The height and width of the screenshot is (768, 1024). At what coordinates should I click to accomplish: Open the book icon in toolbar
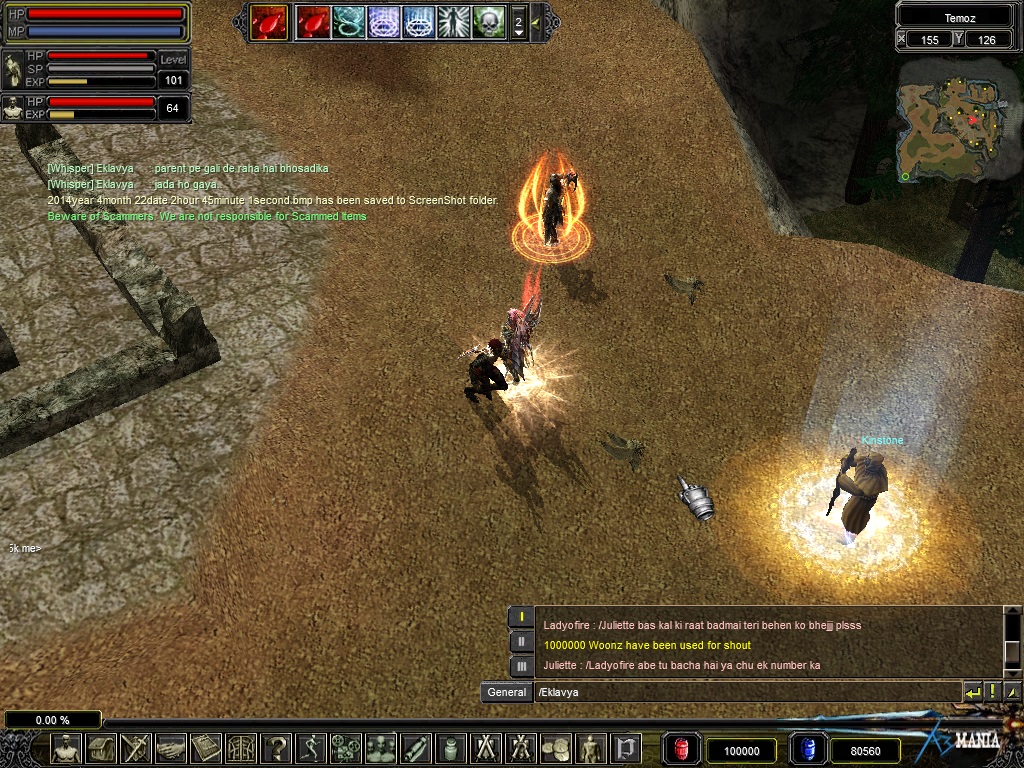[x=206, y=747]
